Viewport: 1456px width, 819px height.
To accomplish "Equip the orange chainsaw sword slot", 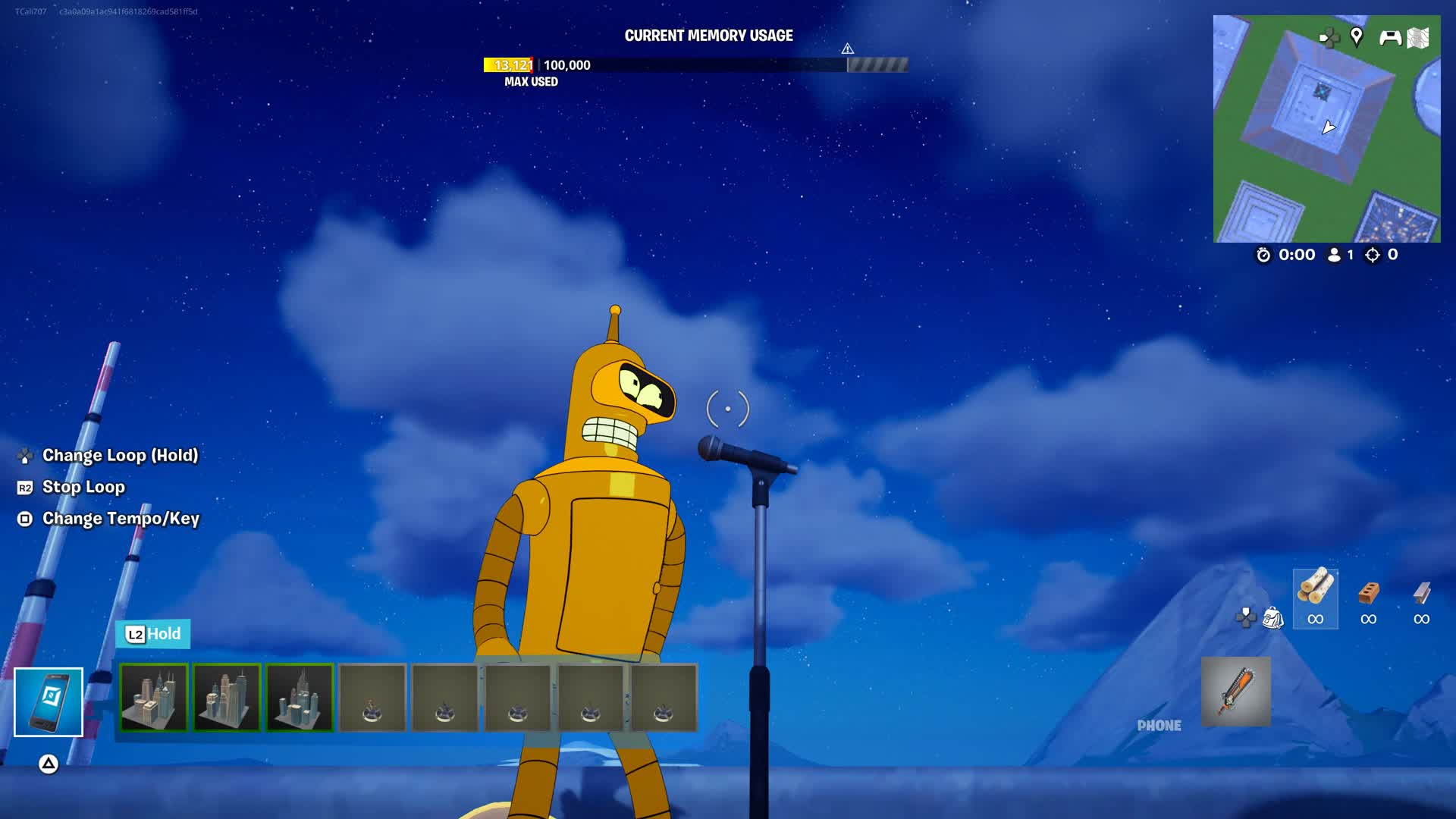I will tap(1235, 692).
